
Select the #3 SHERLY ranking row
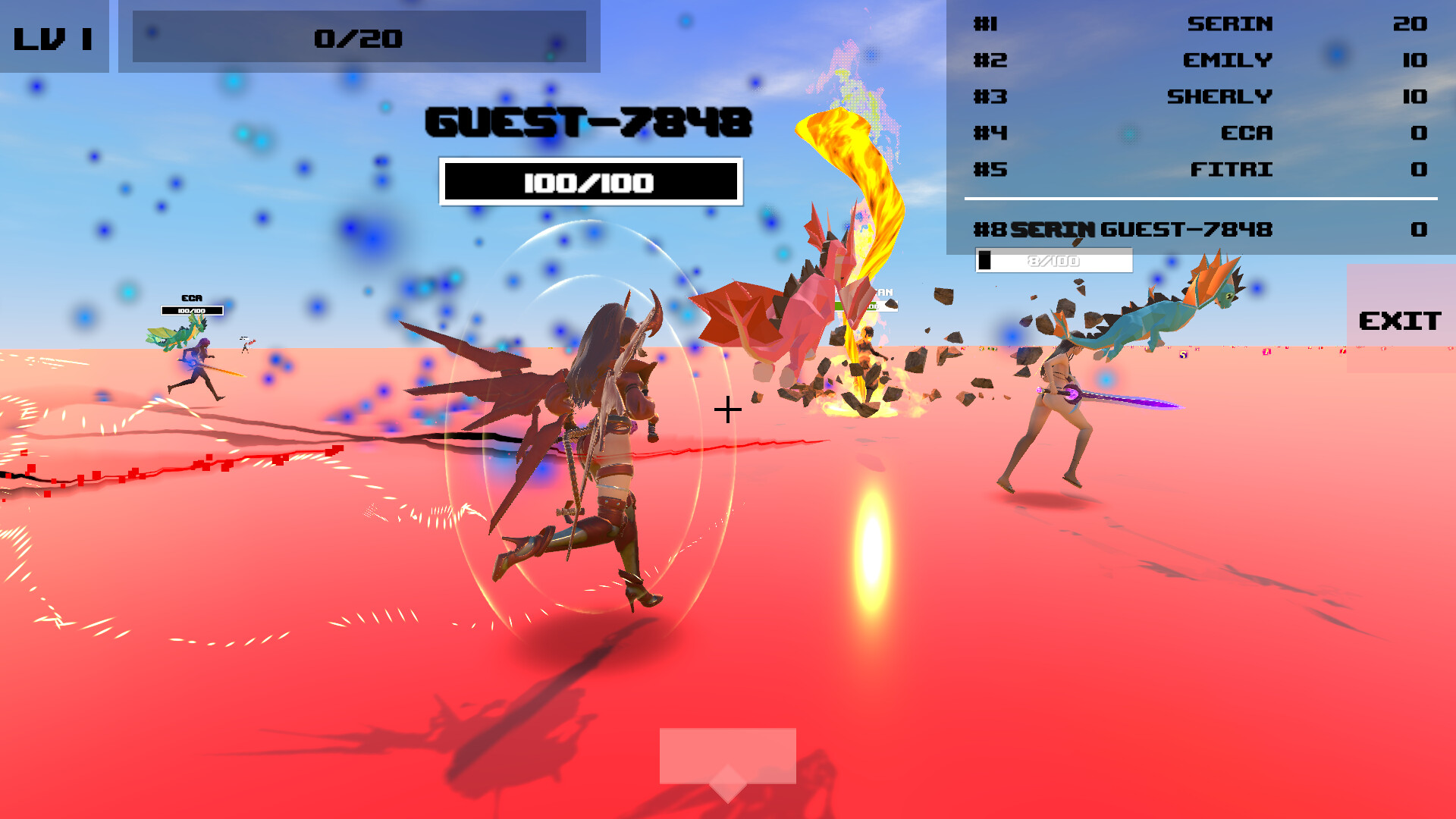[x=1198, y=97]
